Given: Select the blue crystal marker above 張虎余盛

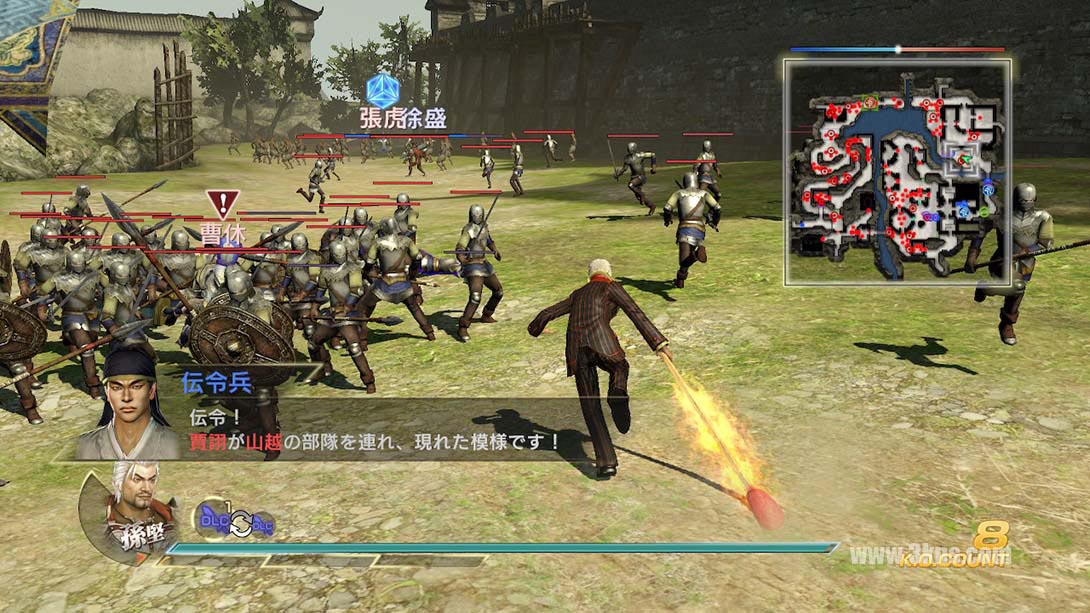Looking at the screenshot, I should click(x=382, y=91).
